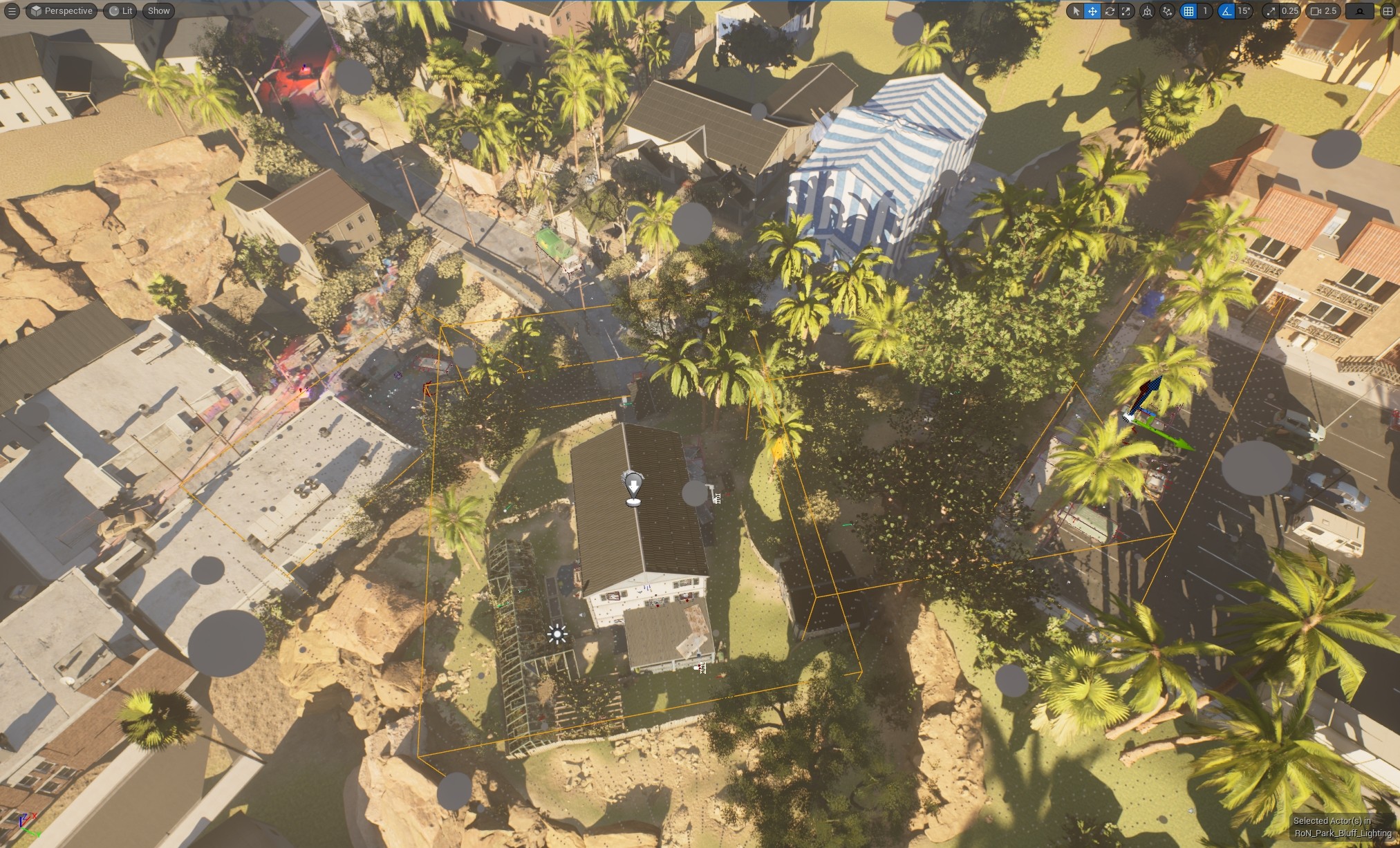
Task: Activate the Move transform tool
Action: tap(1092, 11)
